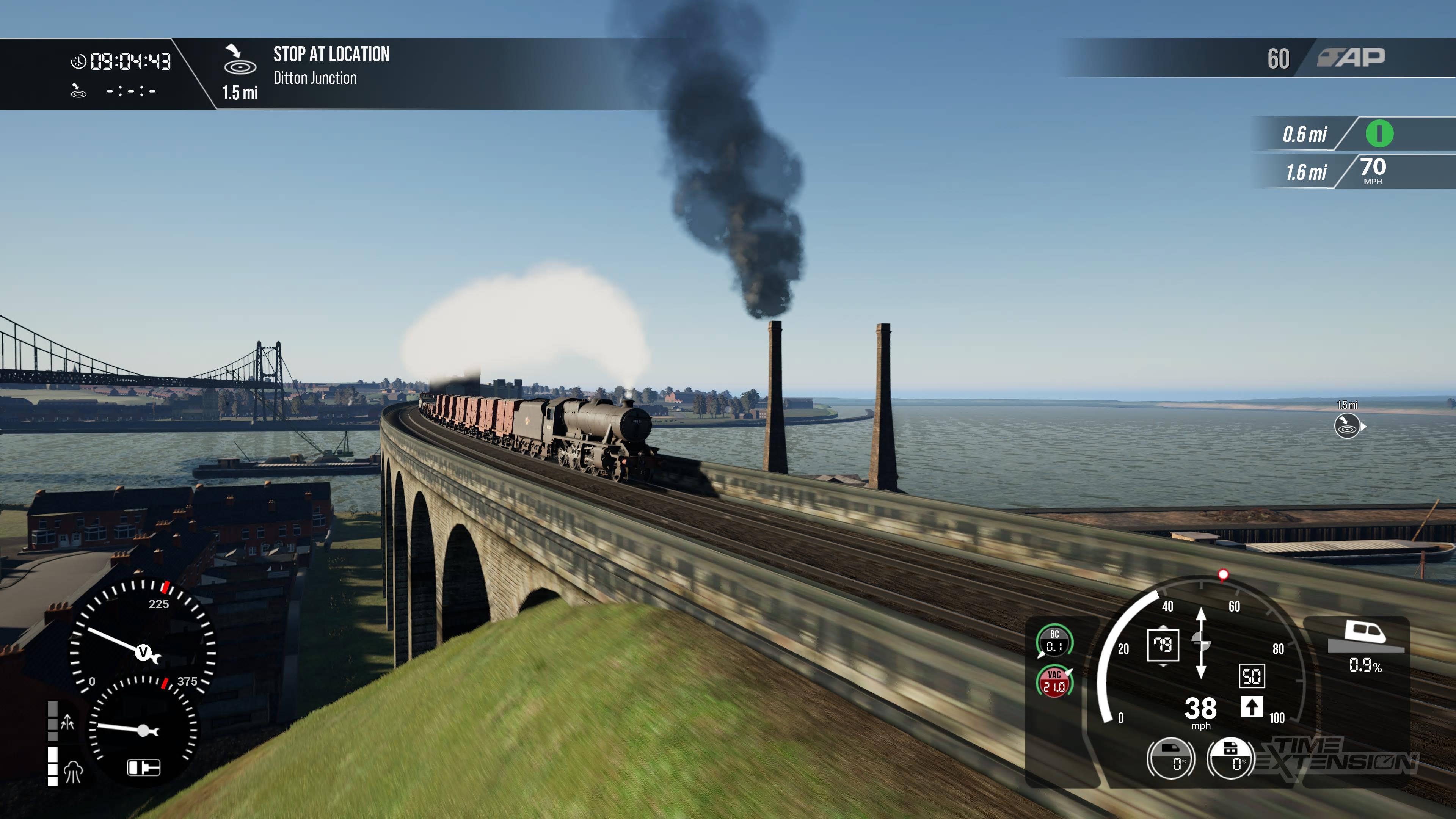
Task: Click the reverser cutoff 79 indicator box
Action: coord(1163,645)
